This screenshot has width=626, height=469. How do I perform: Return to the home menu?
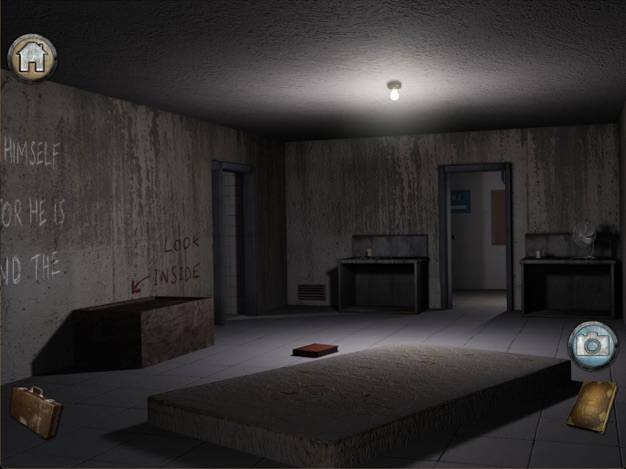tap(32, 57)
